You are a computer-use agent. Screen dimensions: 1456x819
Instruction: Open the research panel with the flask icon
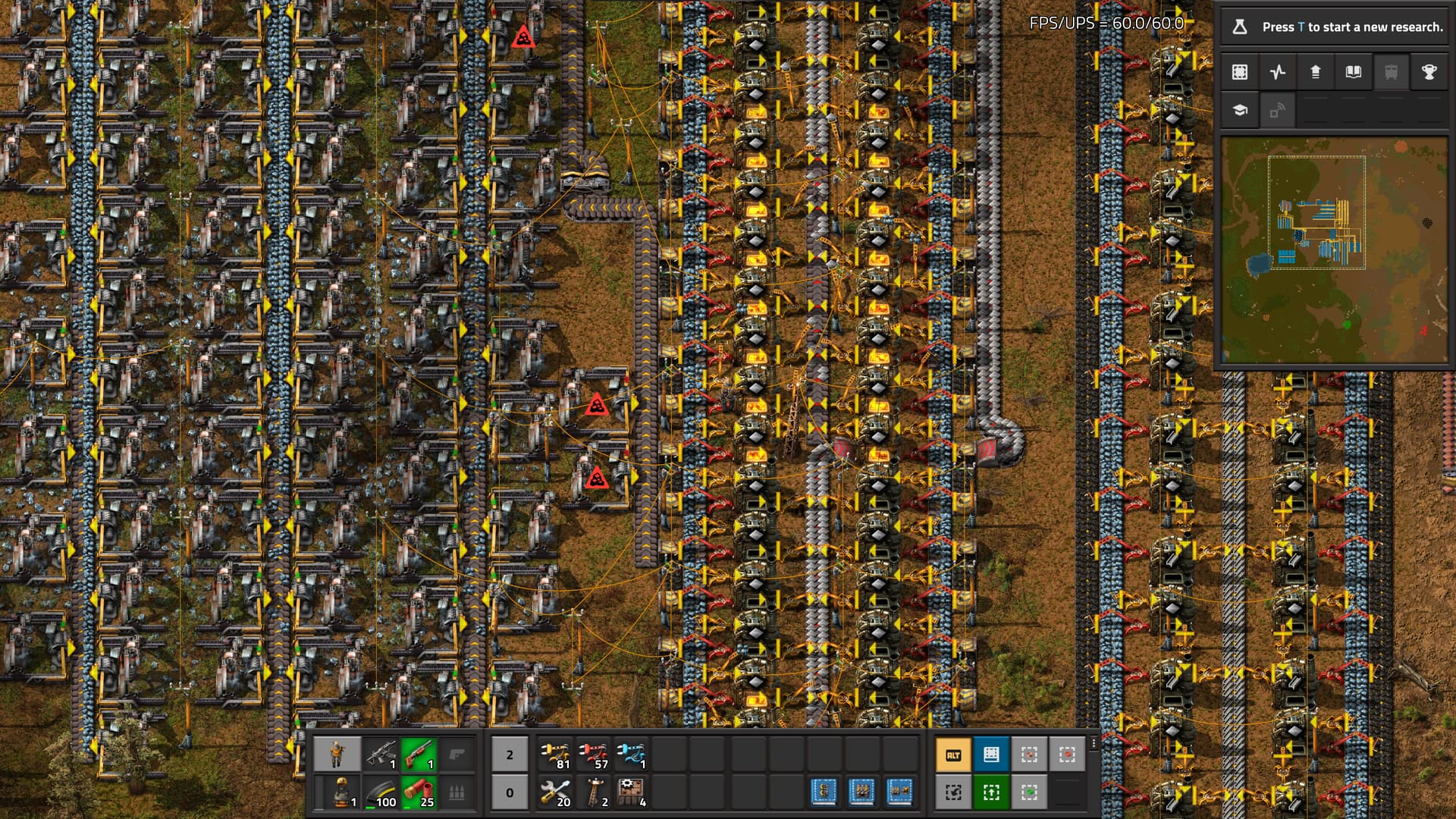click(1240, 27)
